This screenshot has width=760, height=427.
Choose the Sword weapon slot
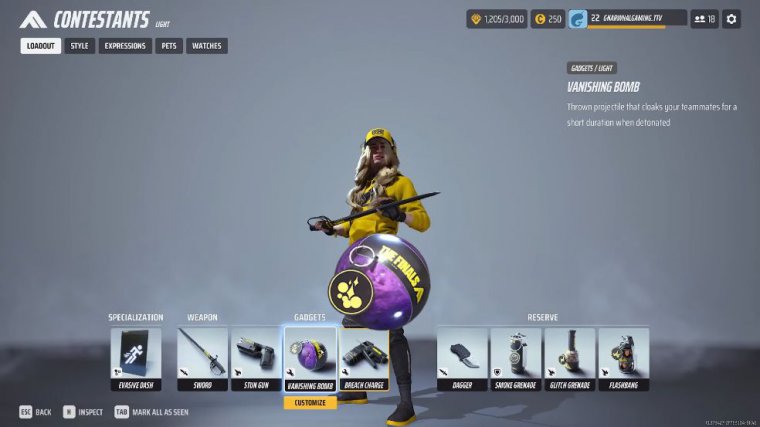coord(202,359)
